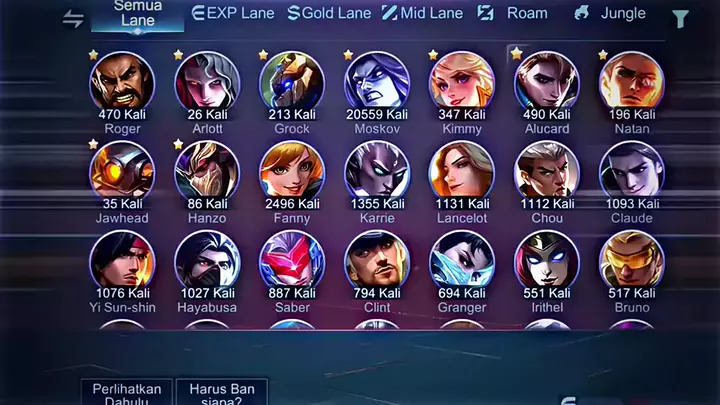This screenshot has height=405, width=720.
Task: Choose Alucard from the hero grid
Action: (547, 83)
